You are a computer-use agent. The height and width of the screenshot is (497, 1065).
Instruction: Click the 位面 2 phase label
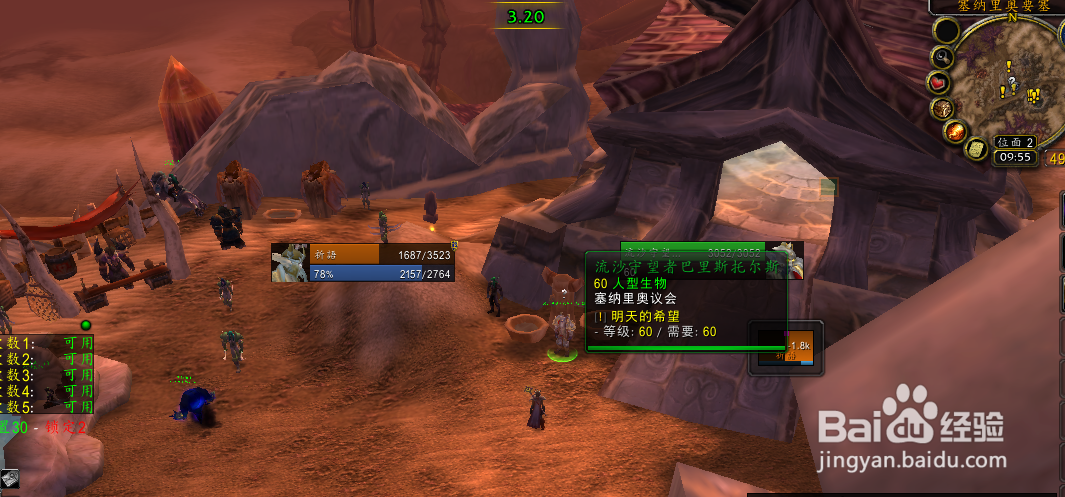coord(1015,142)
